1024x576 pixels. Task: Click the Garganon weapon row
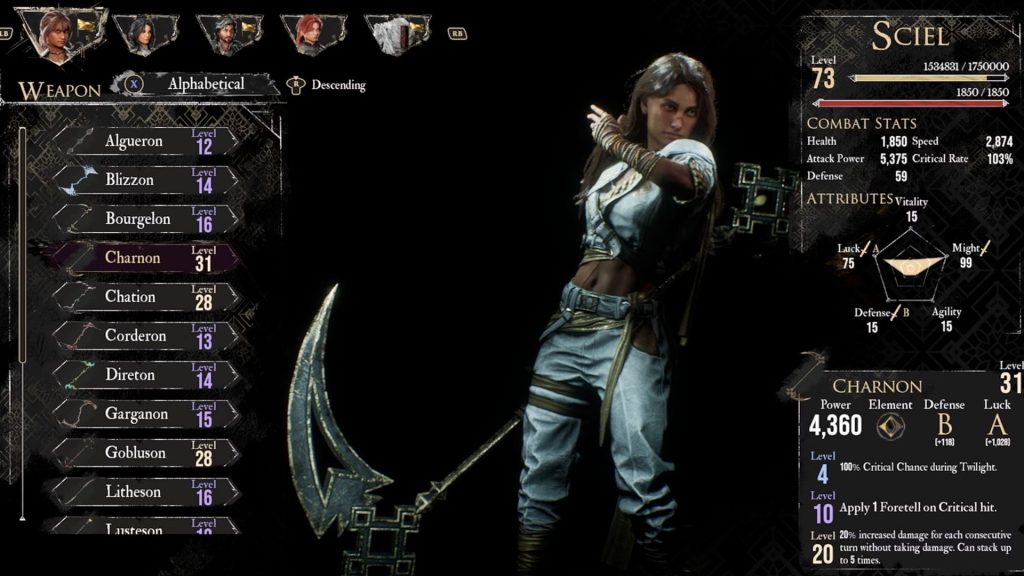[145, 414]
